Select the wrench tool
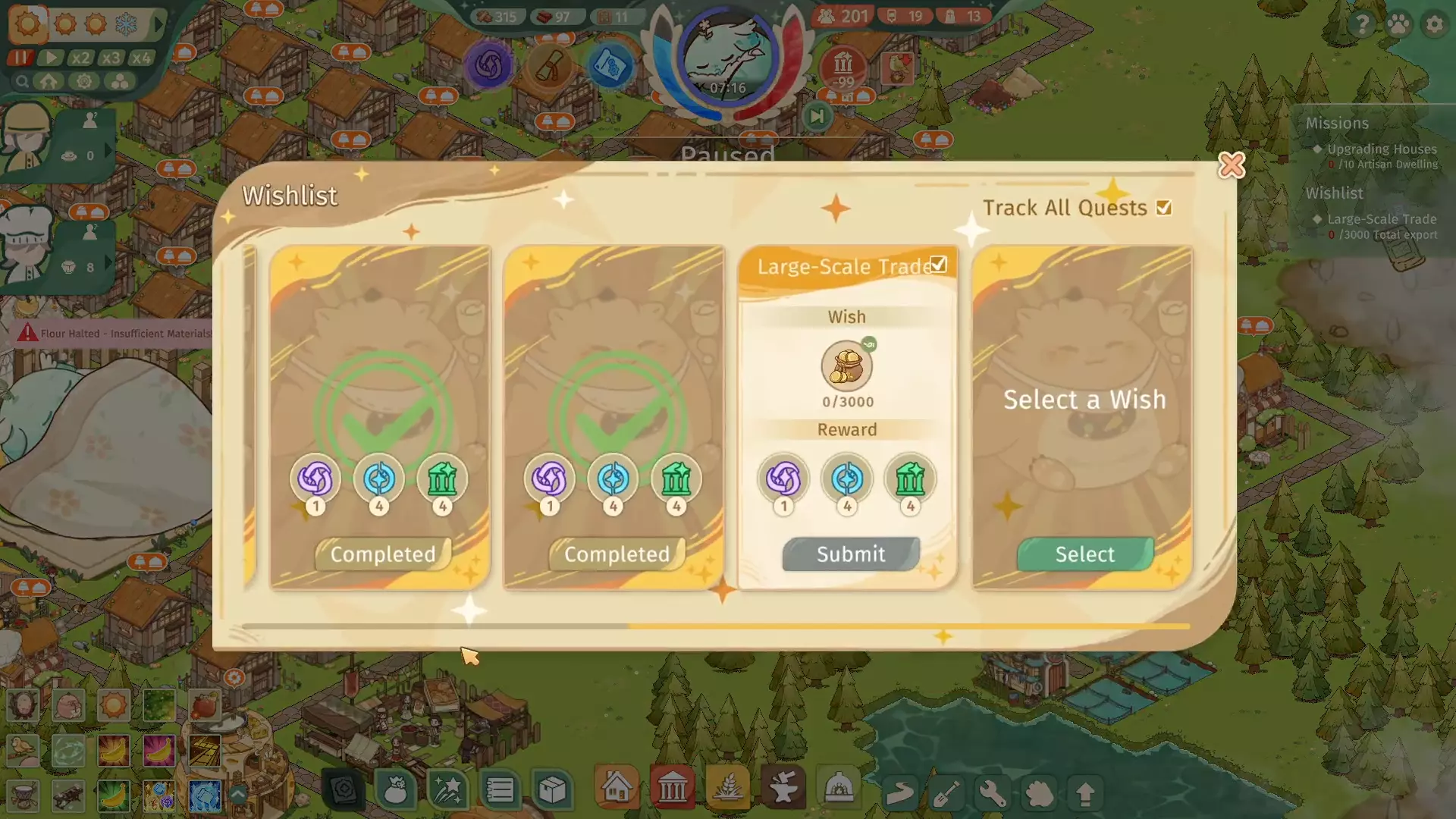 pos(992,793)
